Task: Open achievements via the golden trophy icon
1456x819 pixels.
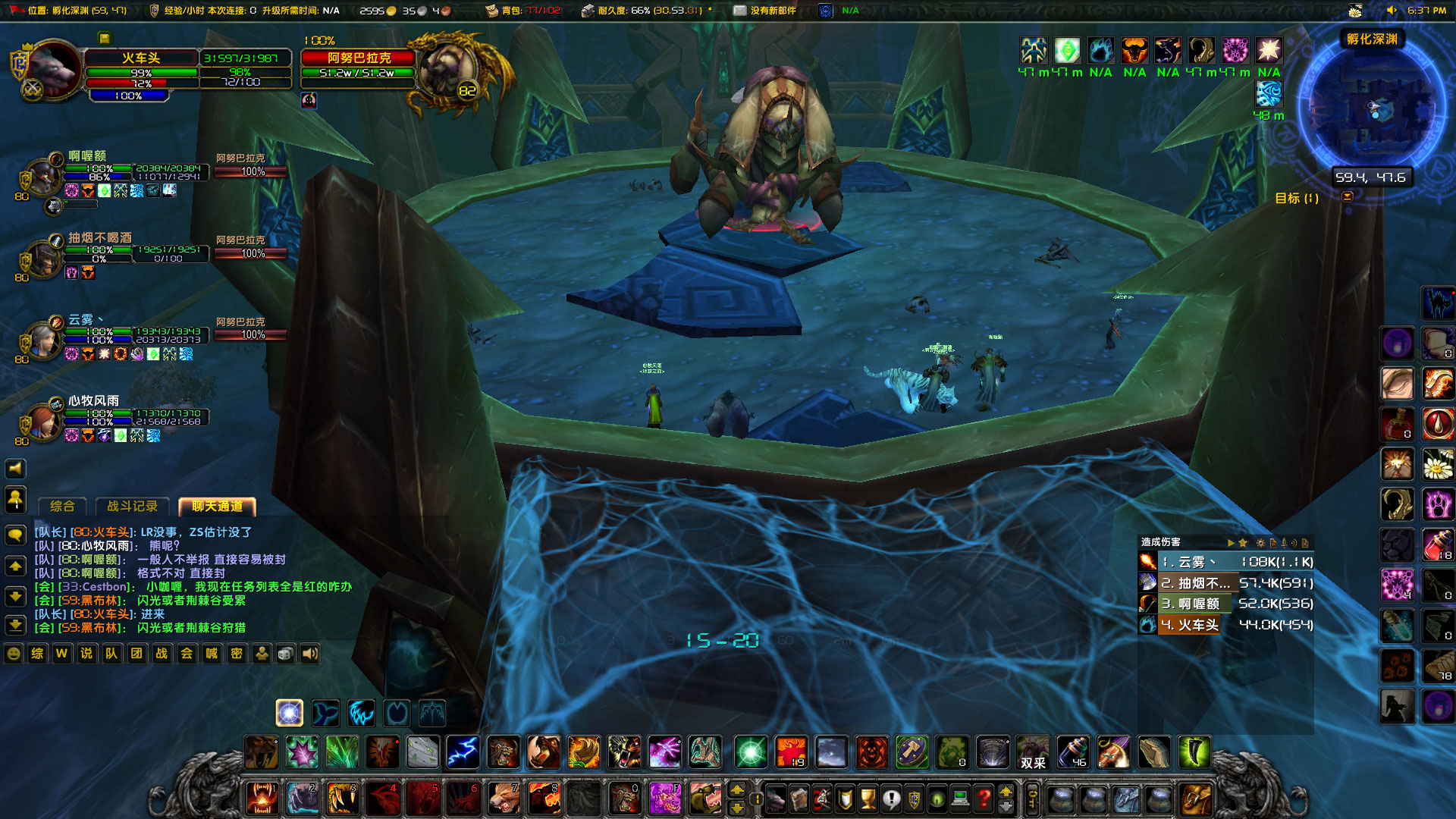Action: click(867, 799)
